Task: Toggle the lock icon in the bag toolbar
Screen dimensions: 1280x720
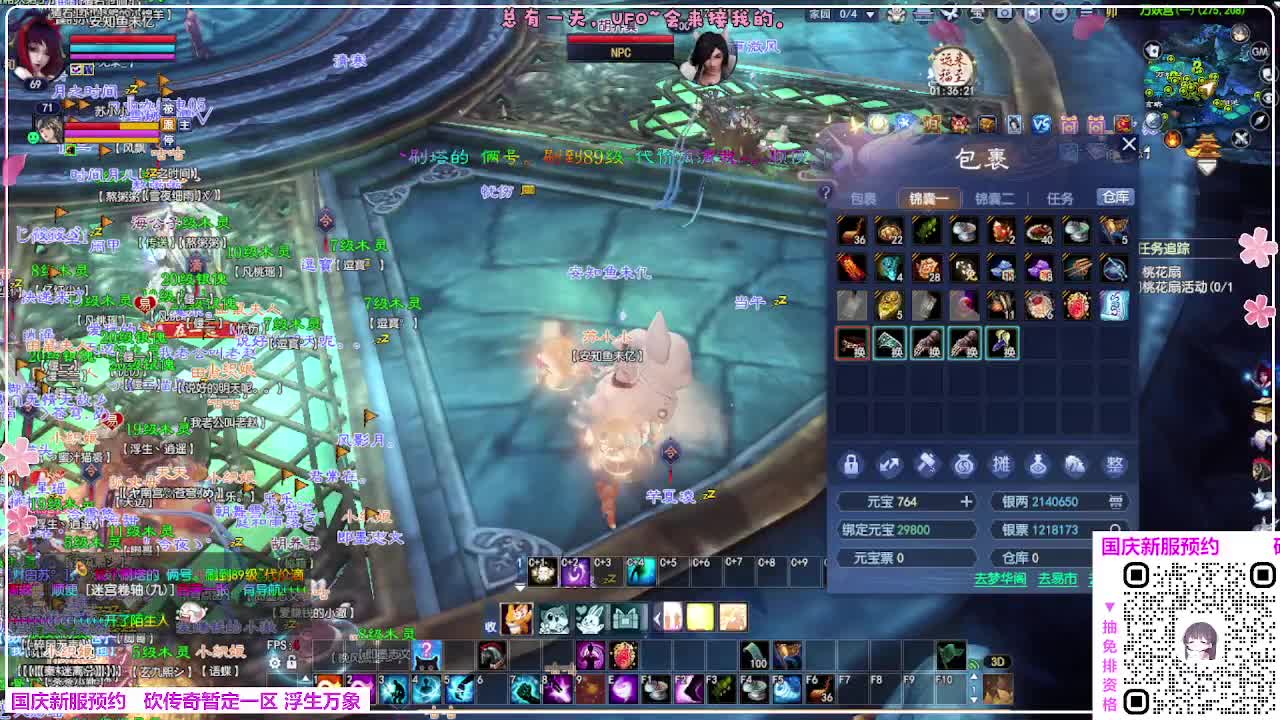Action: point(852,465)
